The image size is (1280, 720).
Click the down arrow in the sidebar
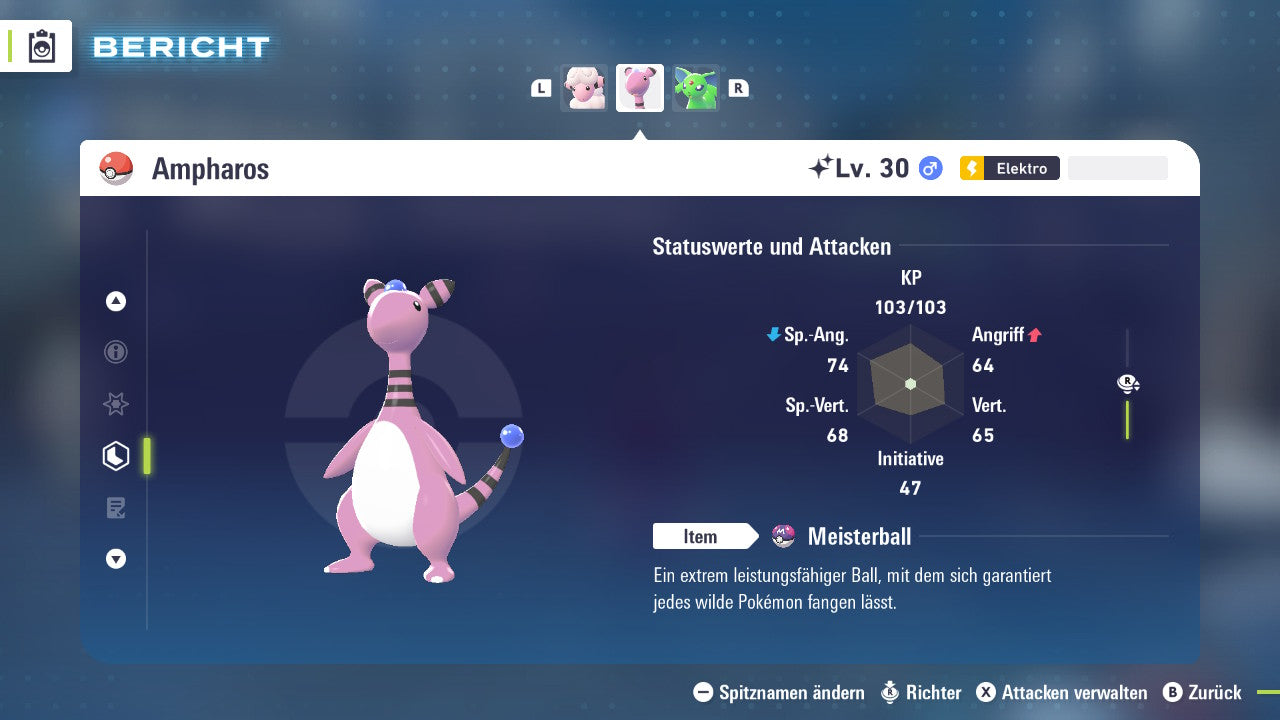[x=115, y=559]
